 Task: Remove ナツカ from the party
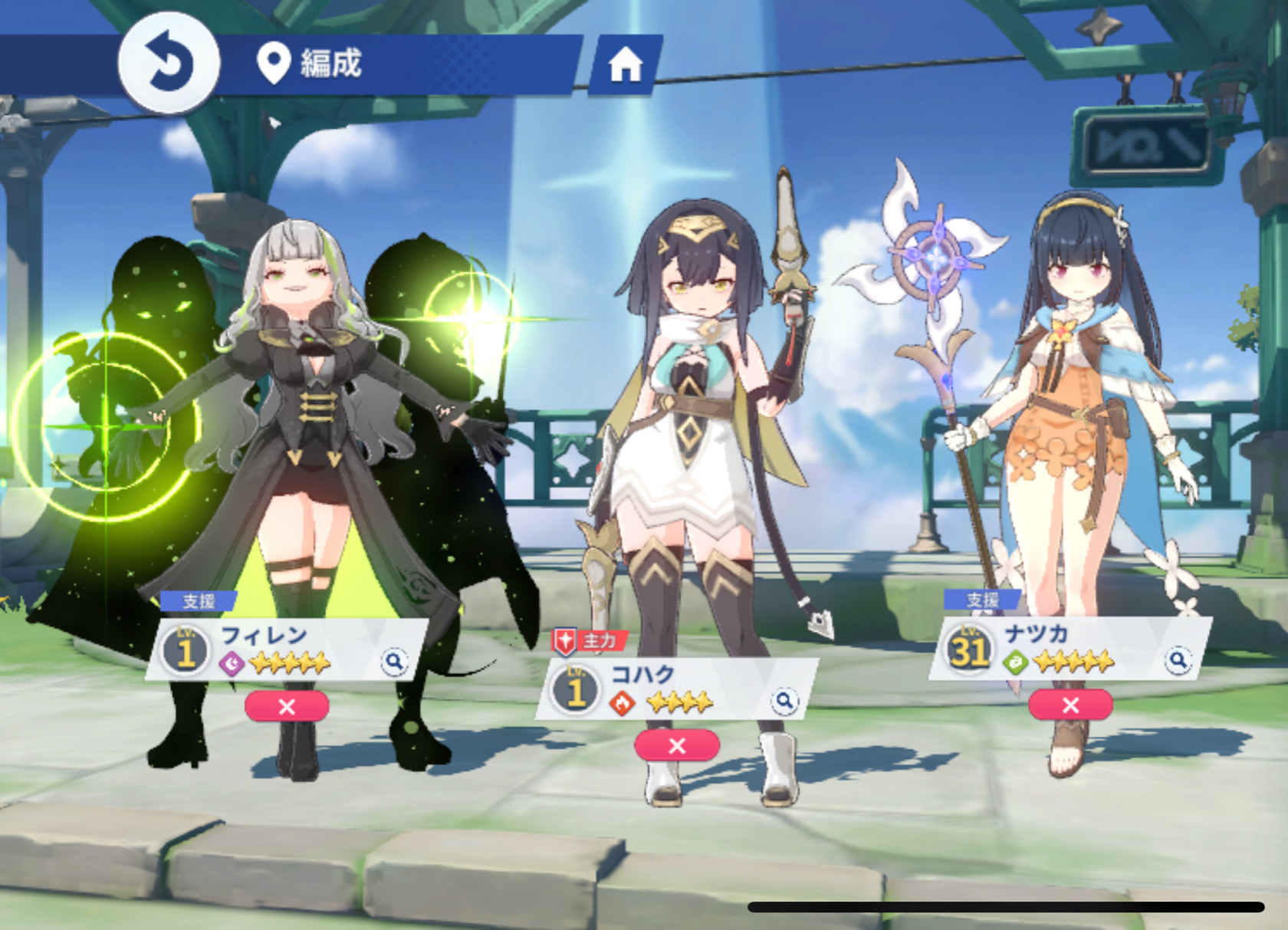[x=1070, y=705]
